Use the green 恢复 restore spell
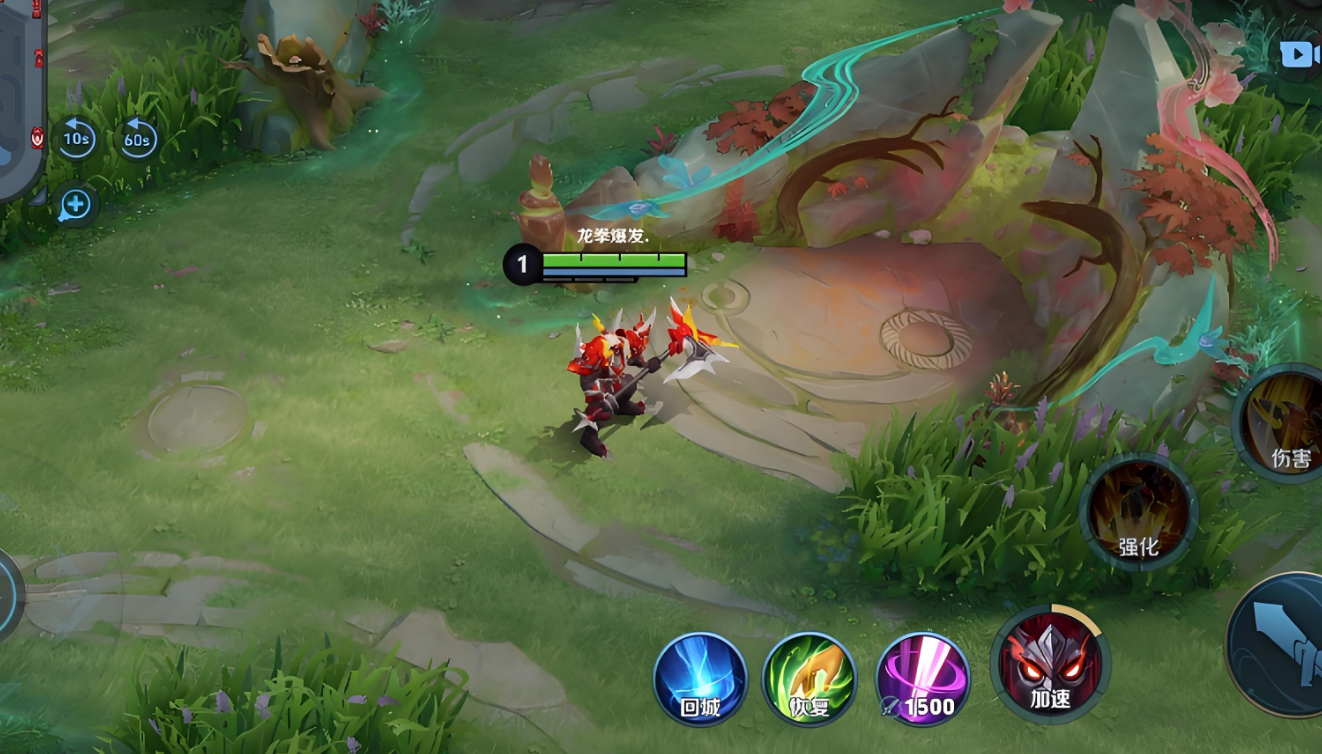The image size is (1322, 754). pyautogui.click(x=809, y=678)
